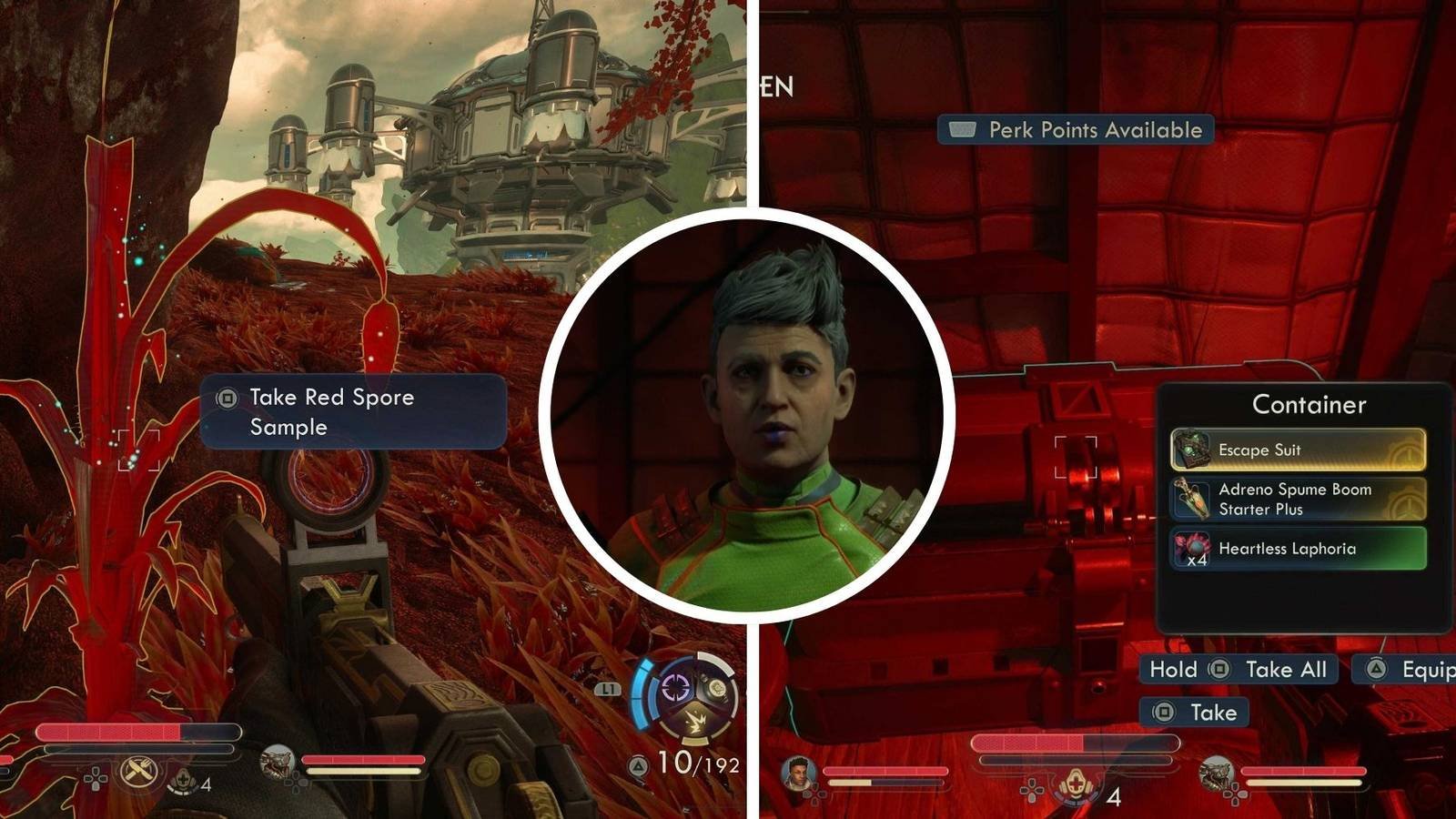Open the Perk Points Available notification

click(1076, 130)
